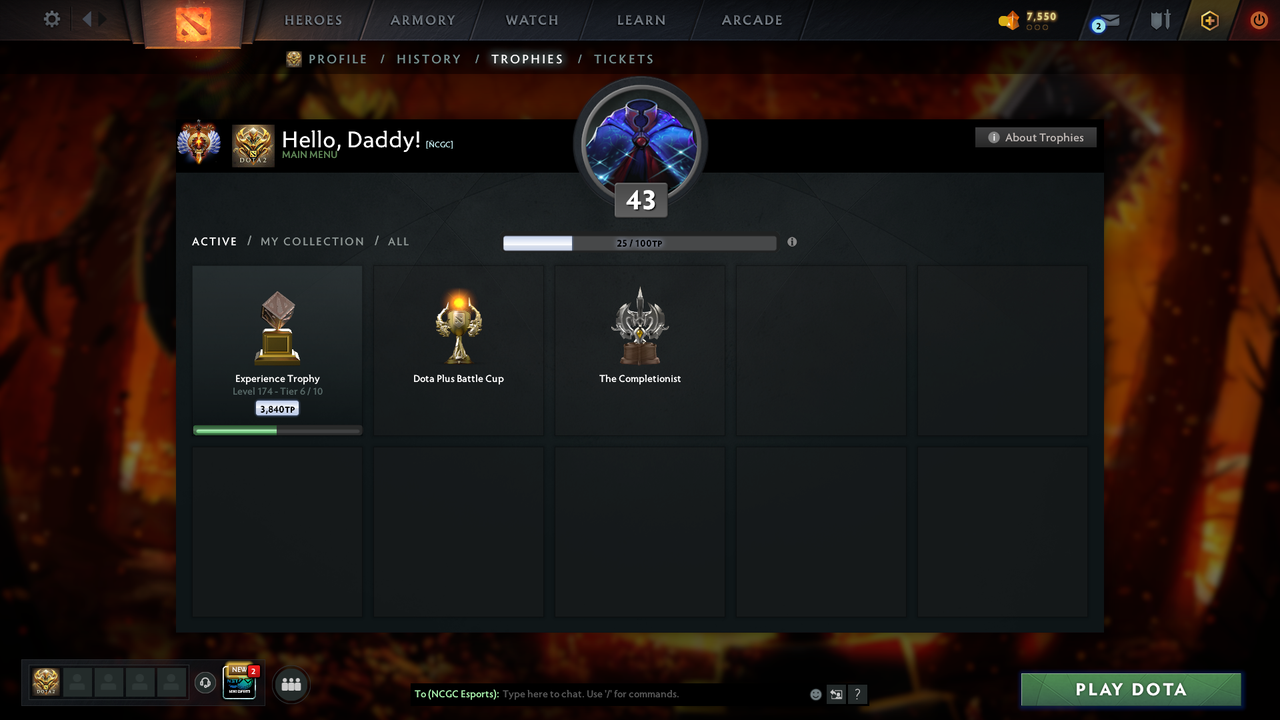1280x720 pixels.
Task: Click the shield and sword armory icon
Action: pyautogui.click(x=1159, y=20)
